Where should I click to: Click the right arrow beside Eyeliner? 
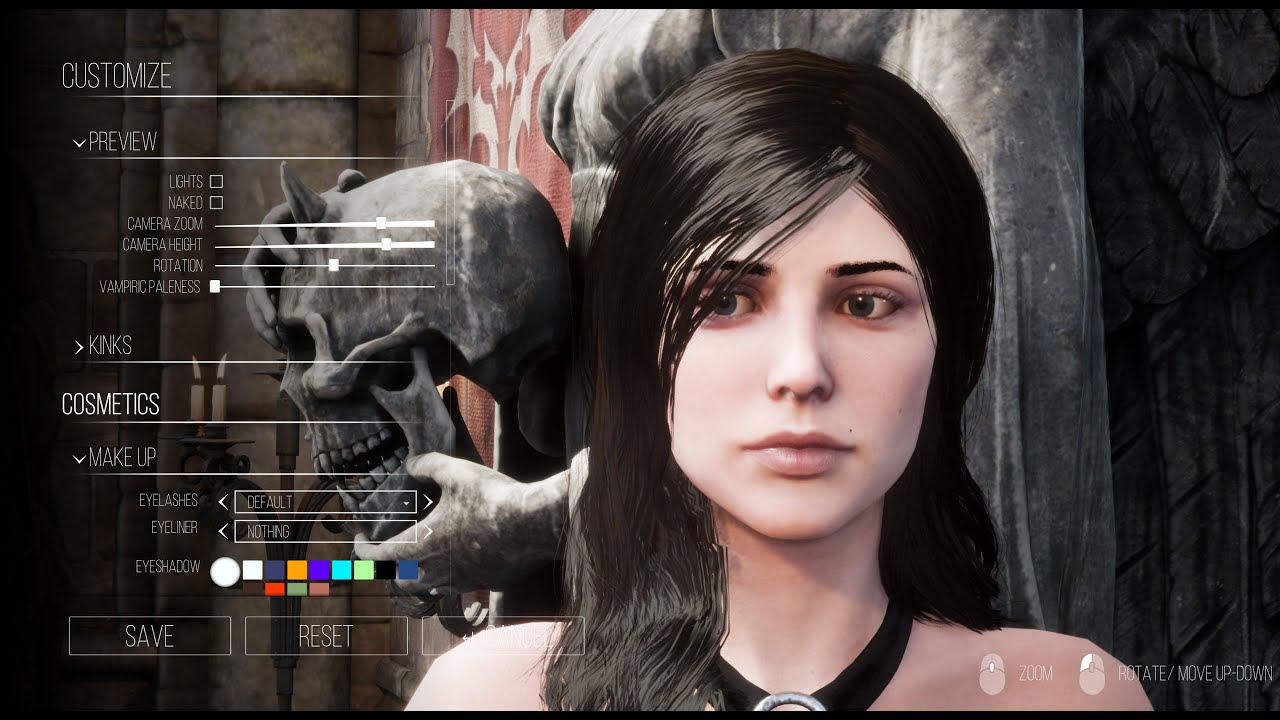[x=427, y=532]
